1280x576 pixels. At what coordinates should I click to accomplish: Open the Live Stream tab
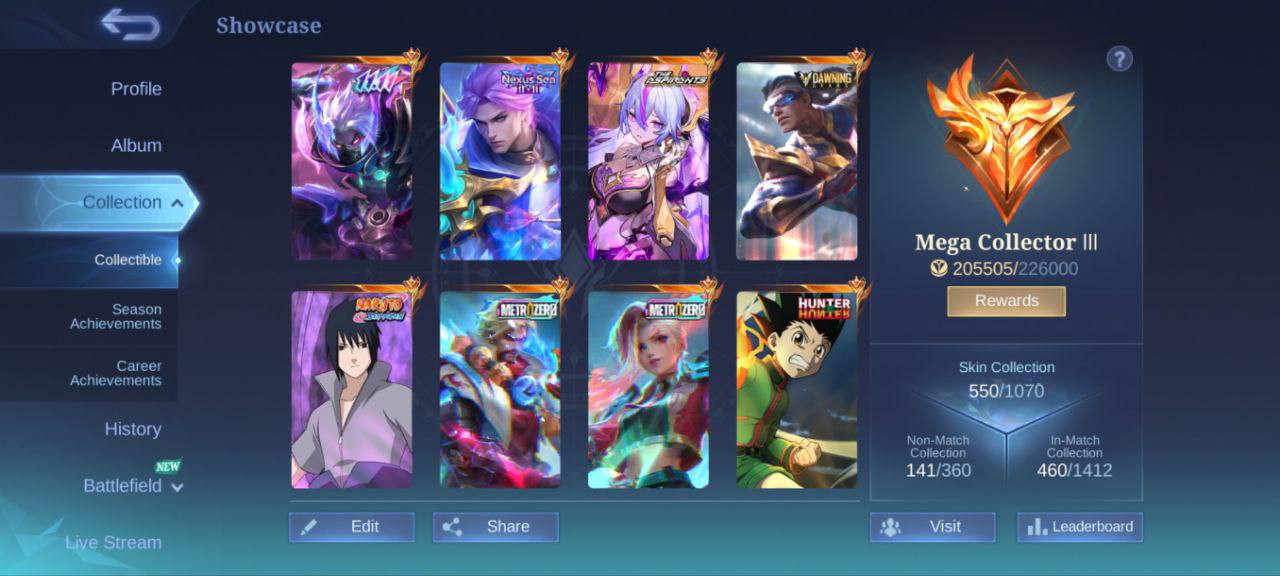(113, 543)
